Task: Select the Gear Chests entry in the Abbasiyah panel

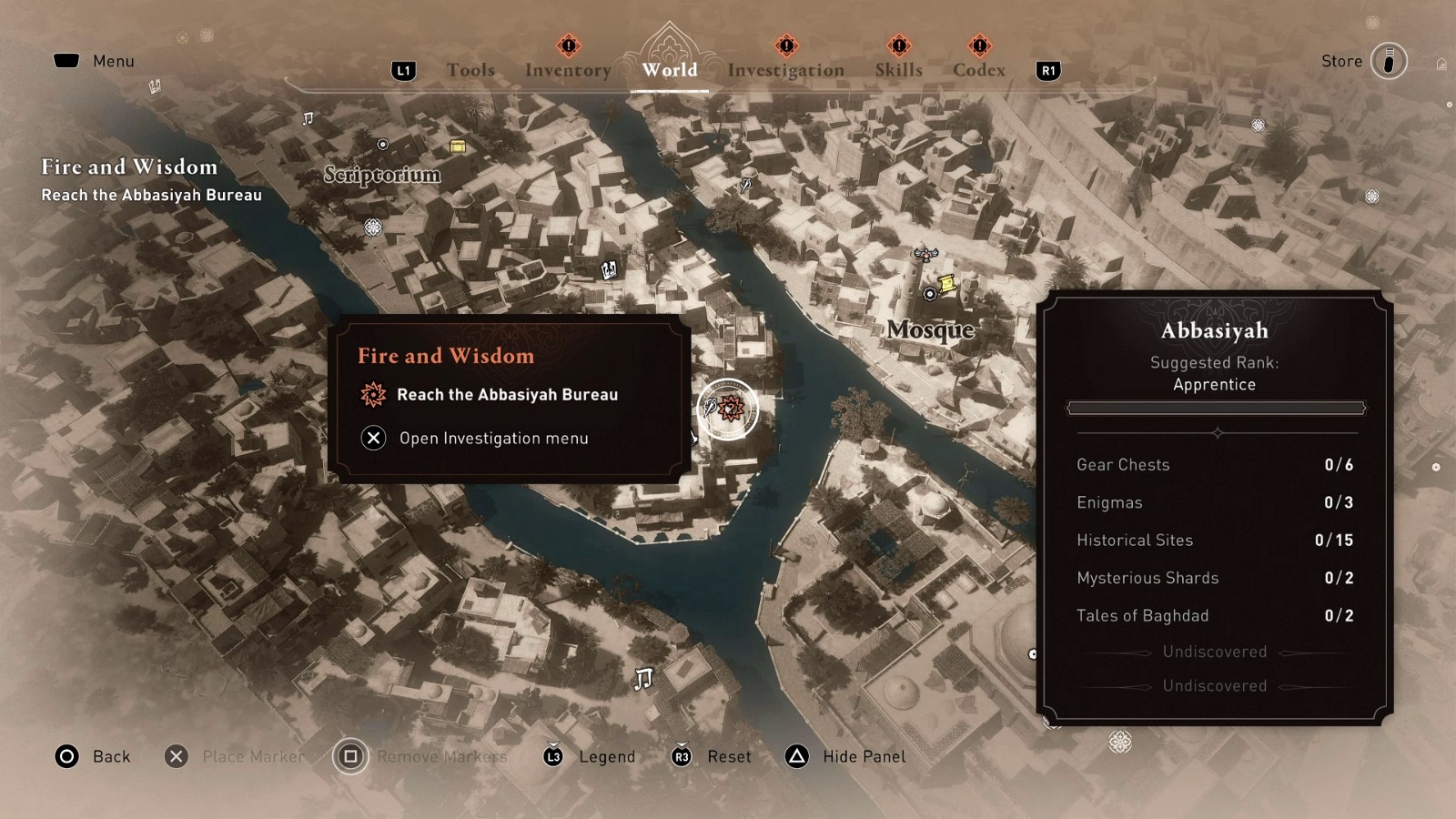Action: click(x=1123, y=465)
